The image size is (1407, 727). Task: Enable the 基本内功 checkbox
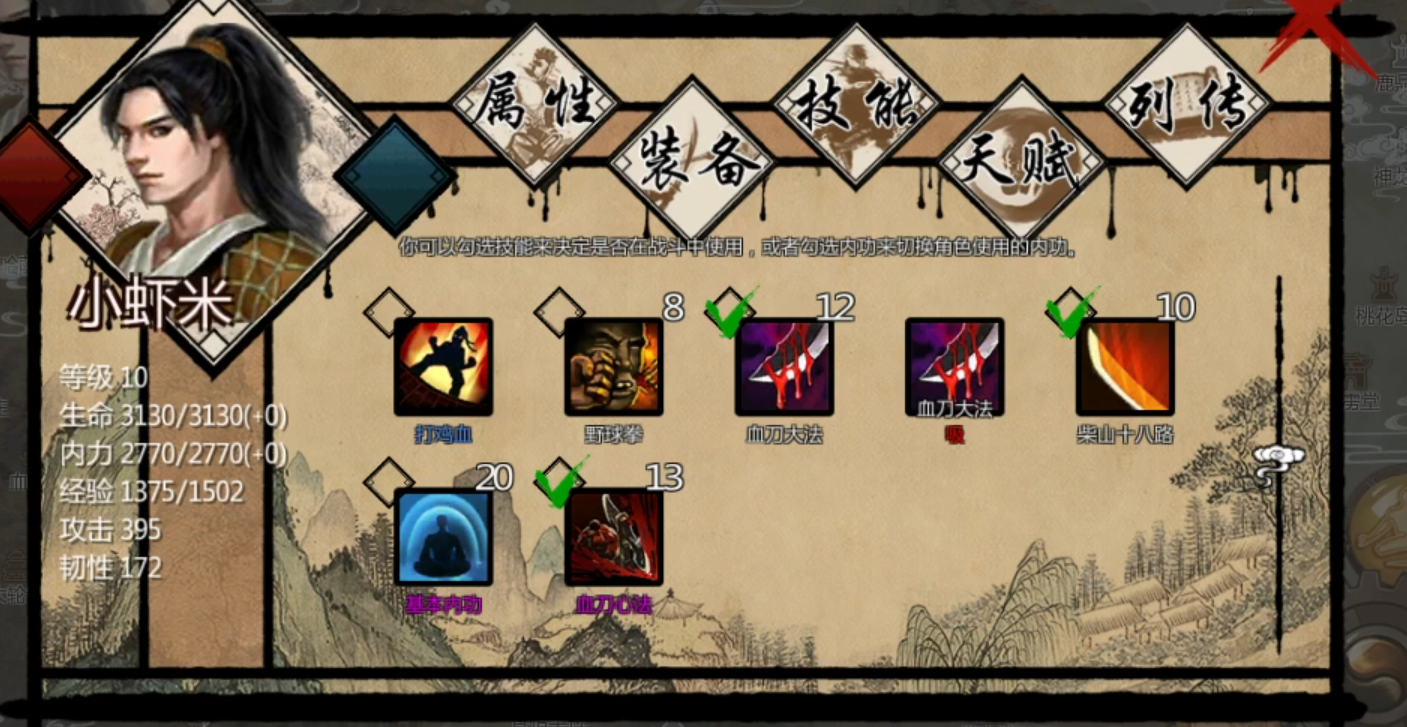tap(389, 482)
